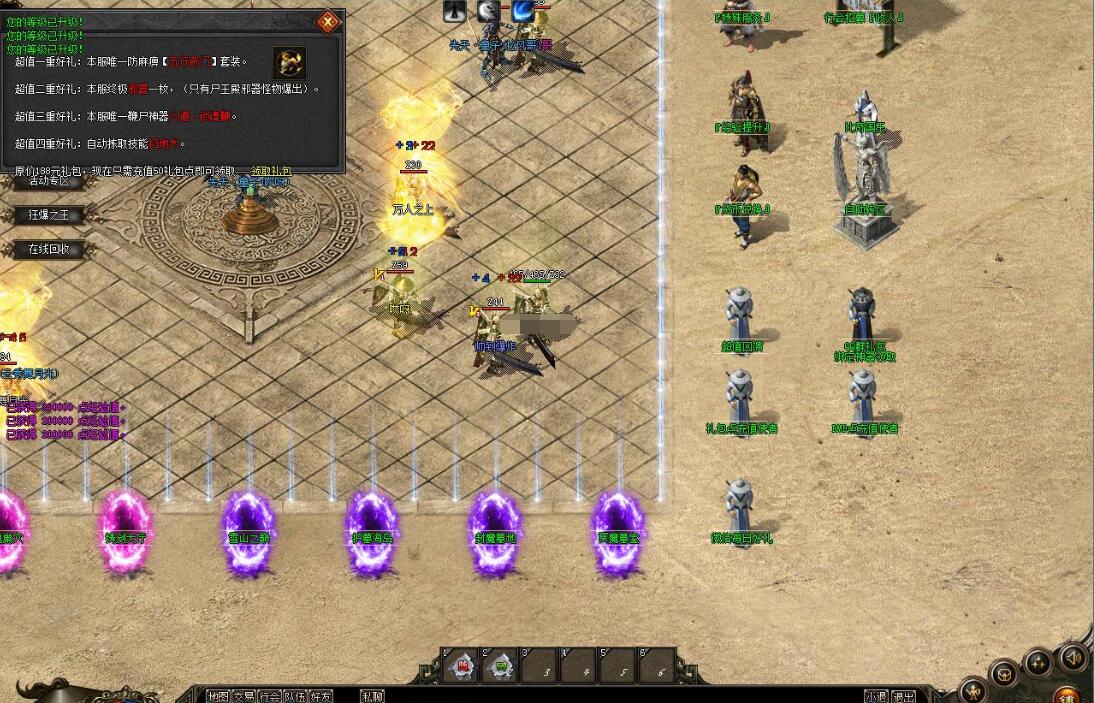Use the red potion in hotbar slot 1
This screenshot has width=1094, height=703.
(462, 666)
